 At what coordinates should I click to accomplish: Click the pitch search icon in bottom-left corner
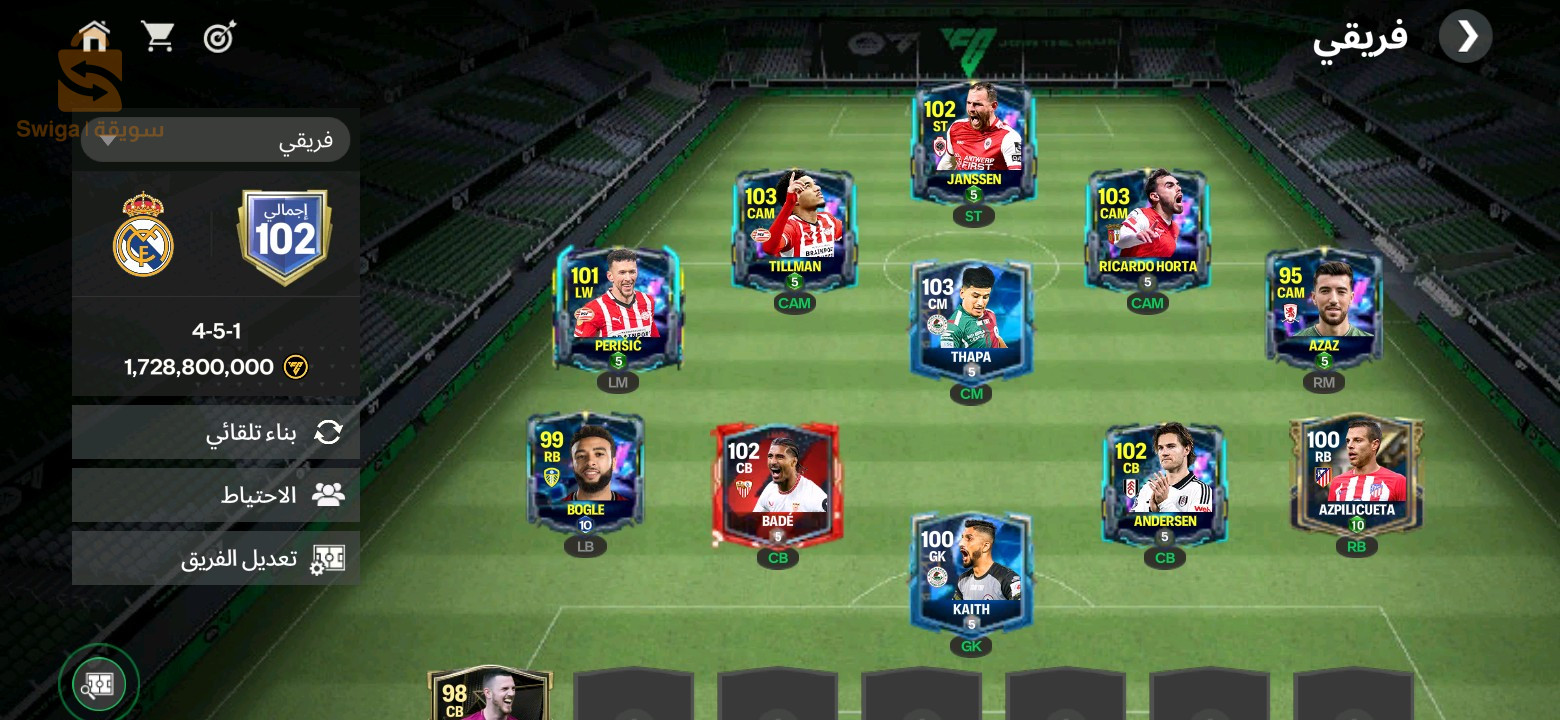(98, 683)
